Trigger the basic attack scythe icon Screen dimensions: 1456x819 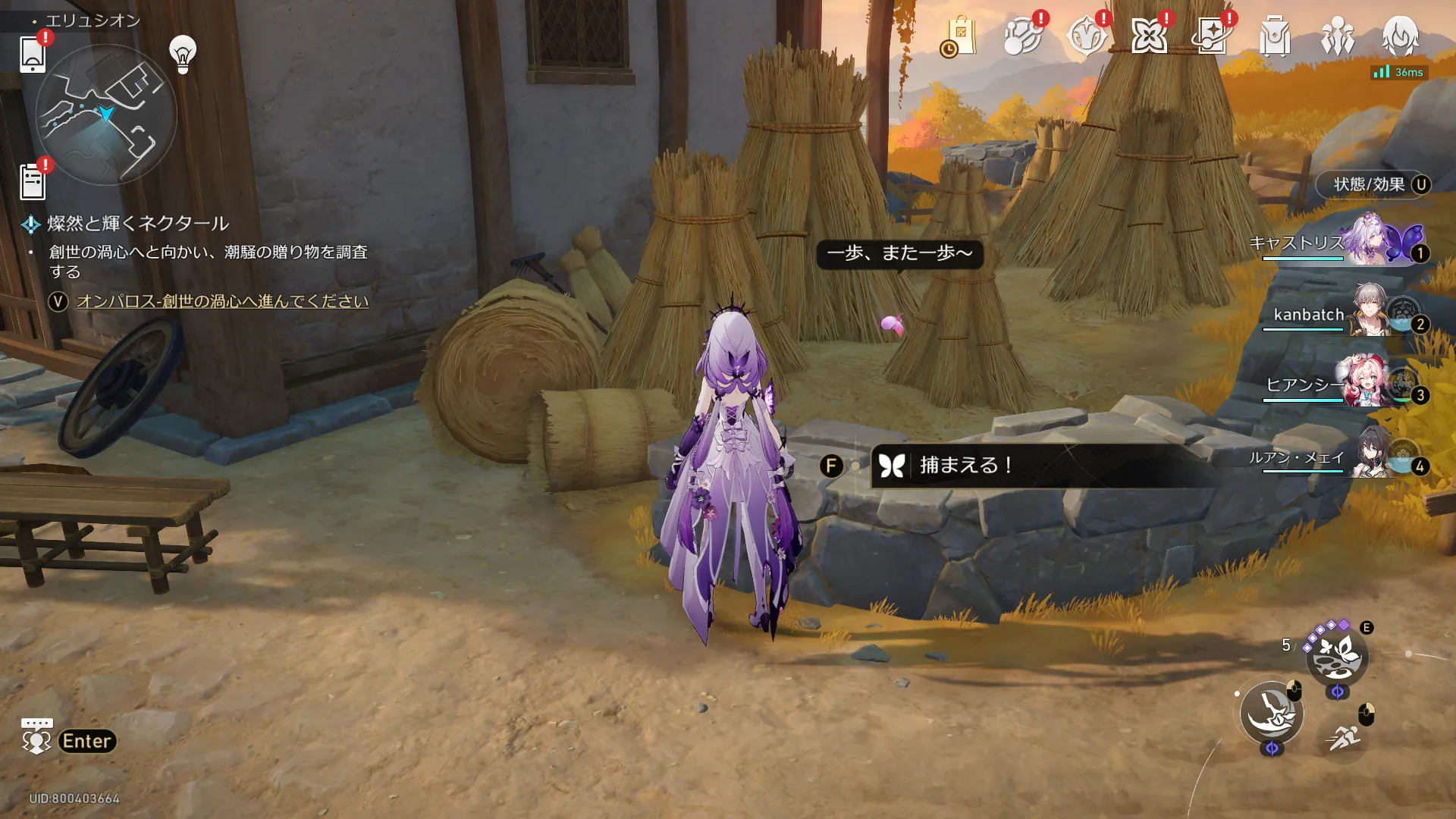pyautogui.click(x=1272, y=713)
